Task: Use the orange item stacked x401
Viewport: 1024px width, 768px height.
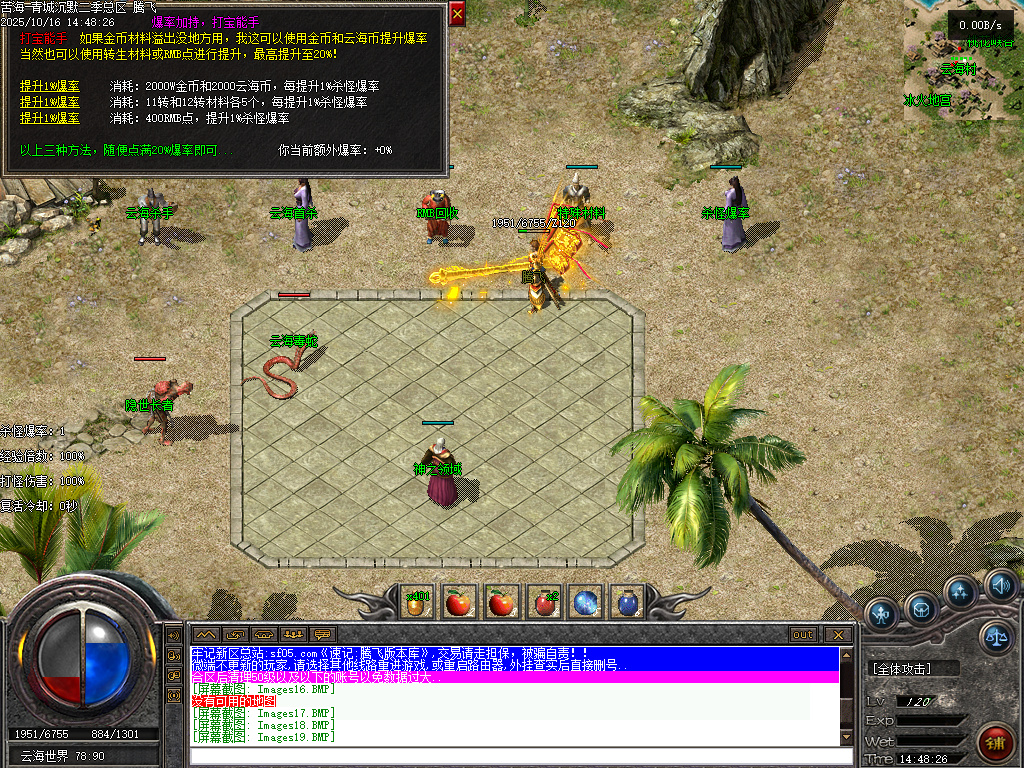Action: (x=417, y=602)
